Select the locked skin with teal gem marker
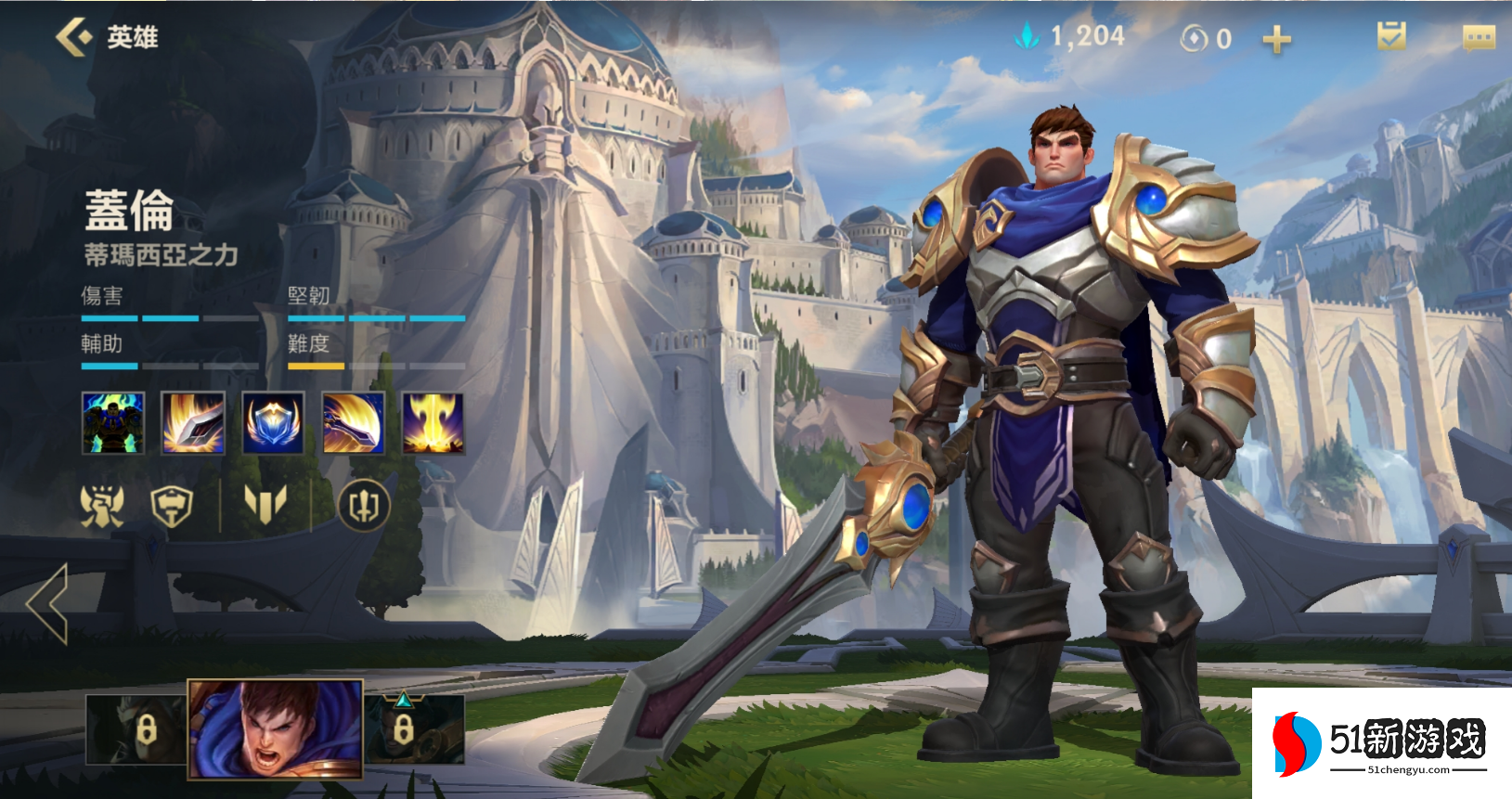Image resolution: width=1512 pixels, height=799 pixels. tap(413, 729)
